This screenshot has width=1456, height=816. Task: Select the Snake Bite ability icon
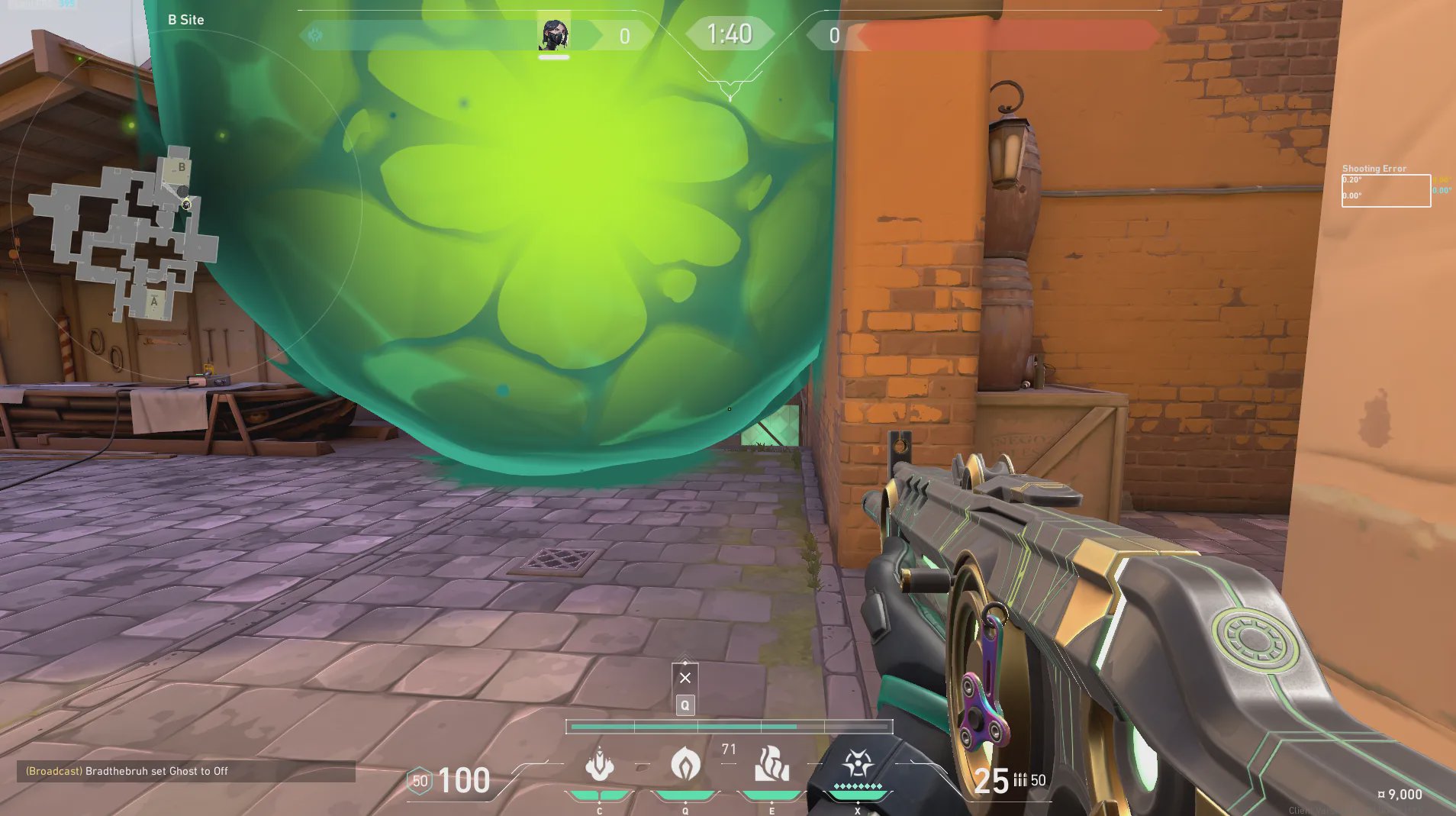pyautogui.click(x=600, y=765)
